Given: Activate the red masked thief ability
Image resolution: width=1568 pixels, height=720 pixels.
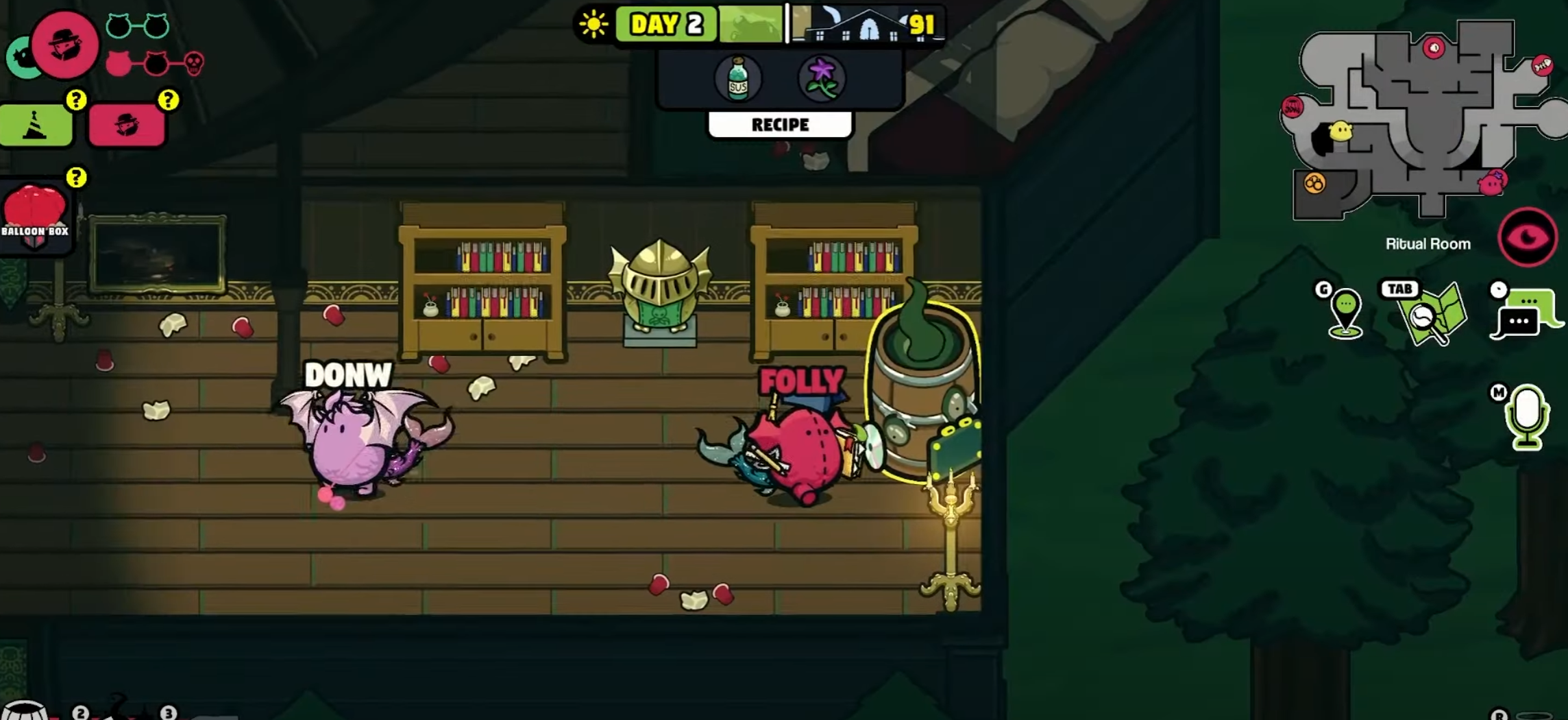Looking at the screenshot, I should point(127,125).
